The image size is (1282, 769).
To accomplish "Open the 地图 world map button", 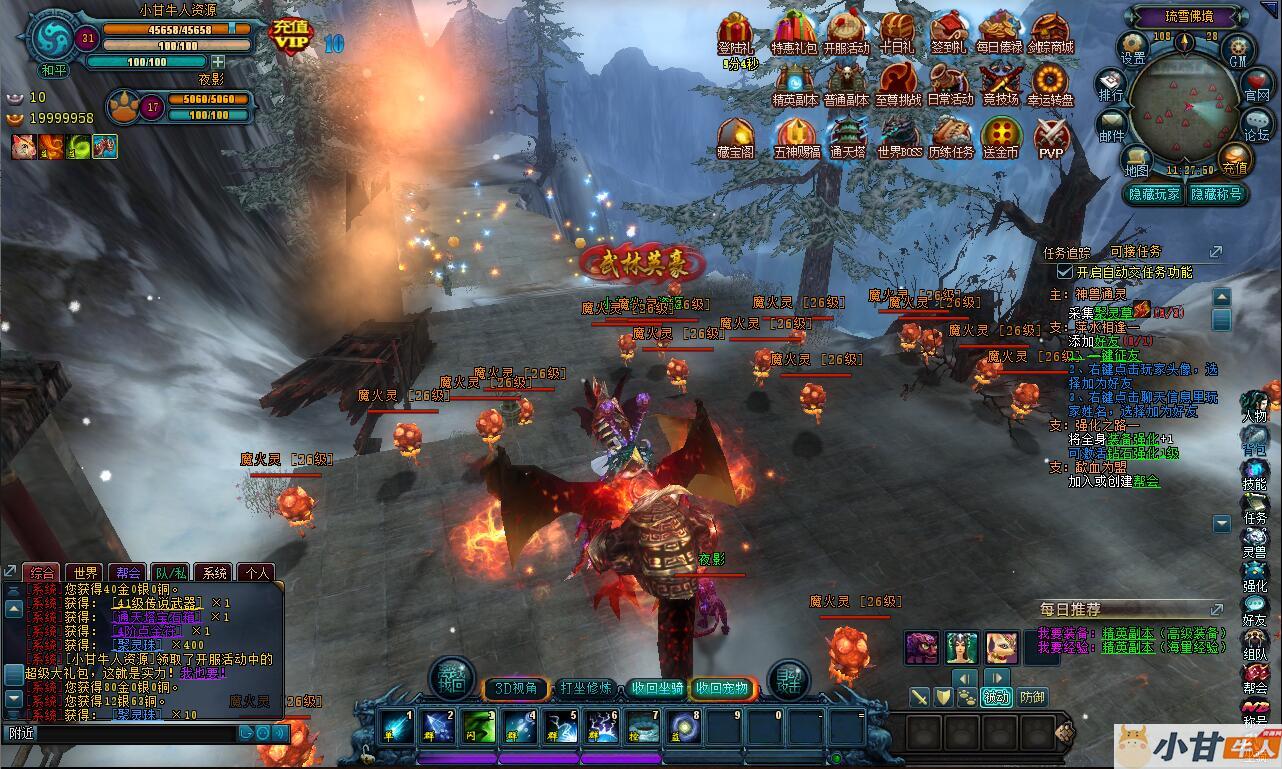I will [1136, 160].
